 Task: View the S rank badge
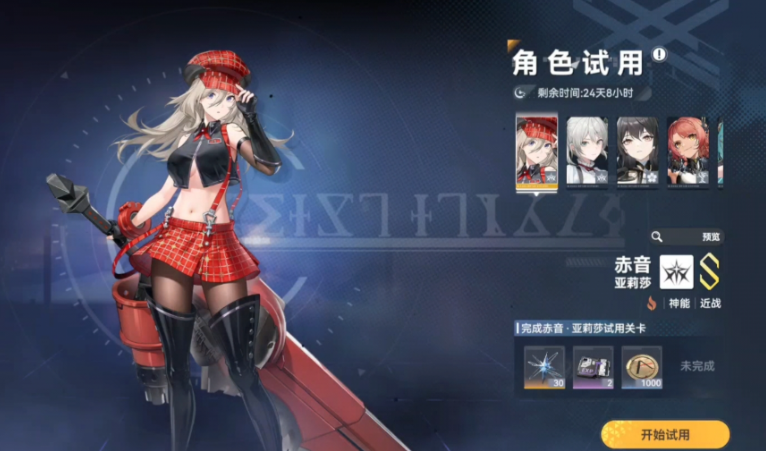tap(709, 272)
